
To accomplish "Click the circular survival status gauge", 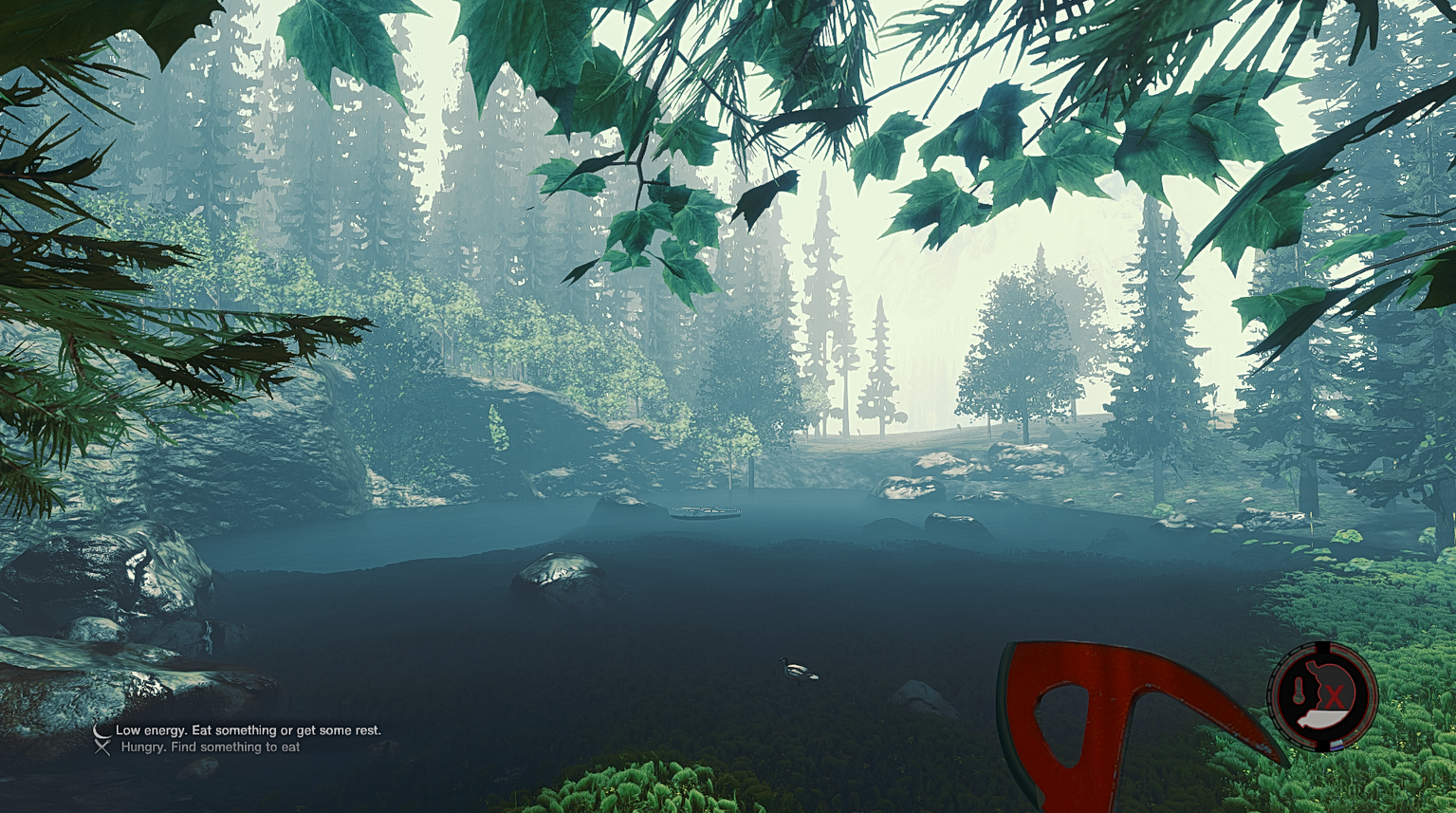I will pyautogui.click(x=1322, y=696).
